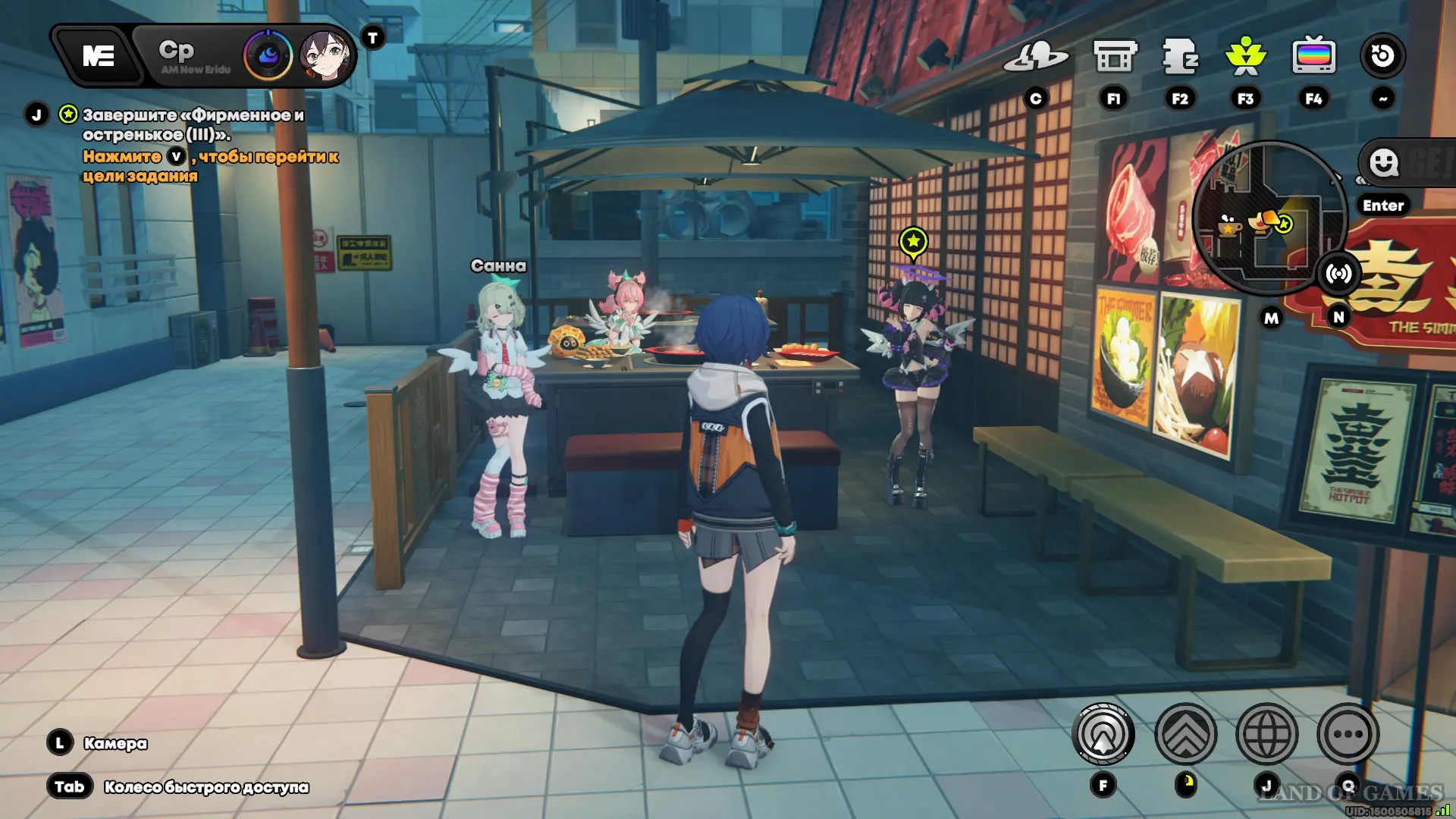The height and width of the screenshot is (819, 1456).
Task: Open the green event icon
Action: pos(1245,56)
